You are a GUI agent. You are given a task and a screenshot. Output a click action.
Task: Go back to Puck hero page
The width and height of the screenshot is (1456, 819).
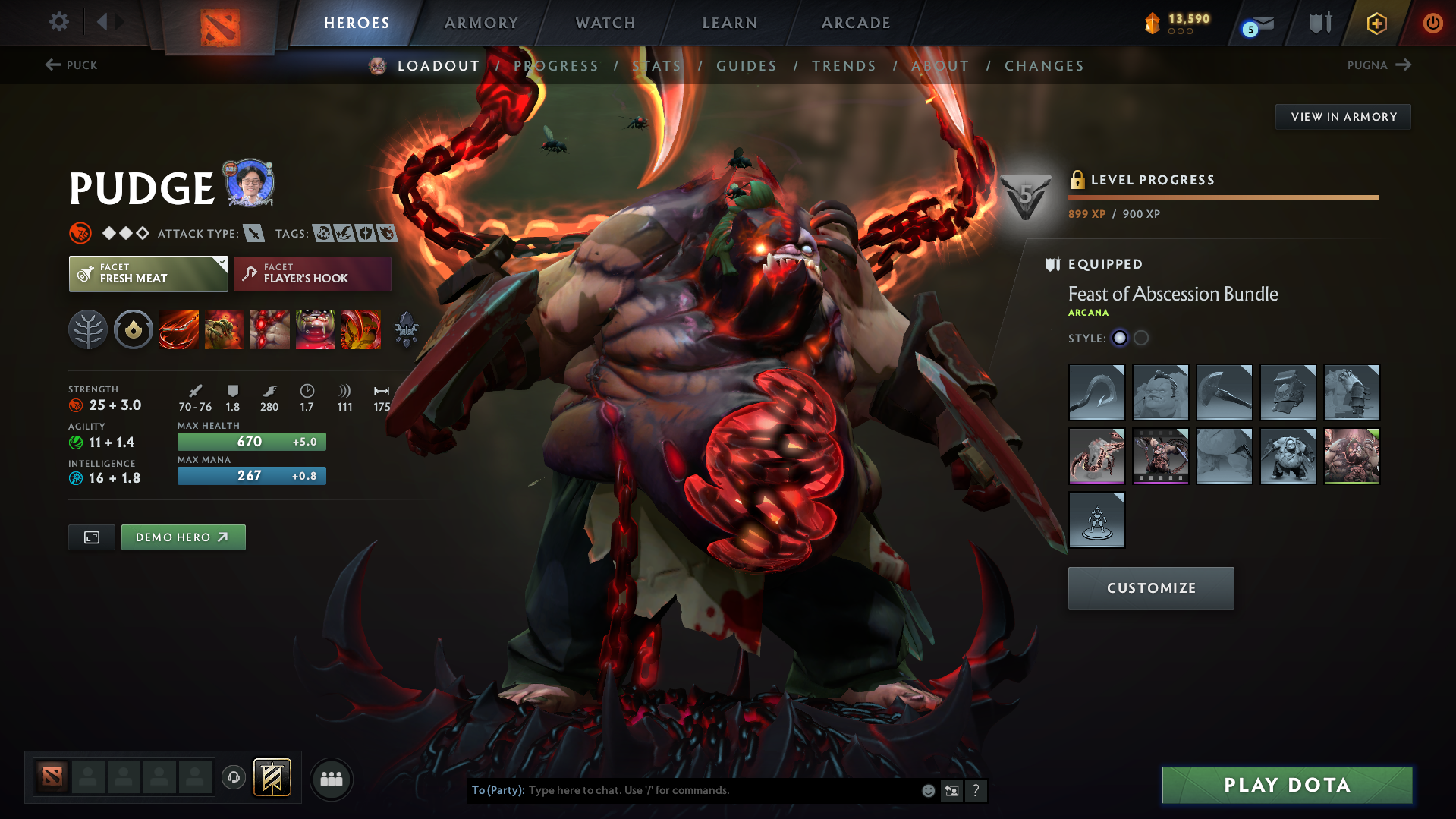click(71, 65)
